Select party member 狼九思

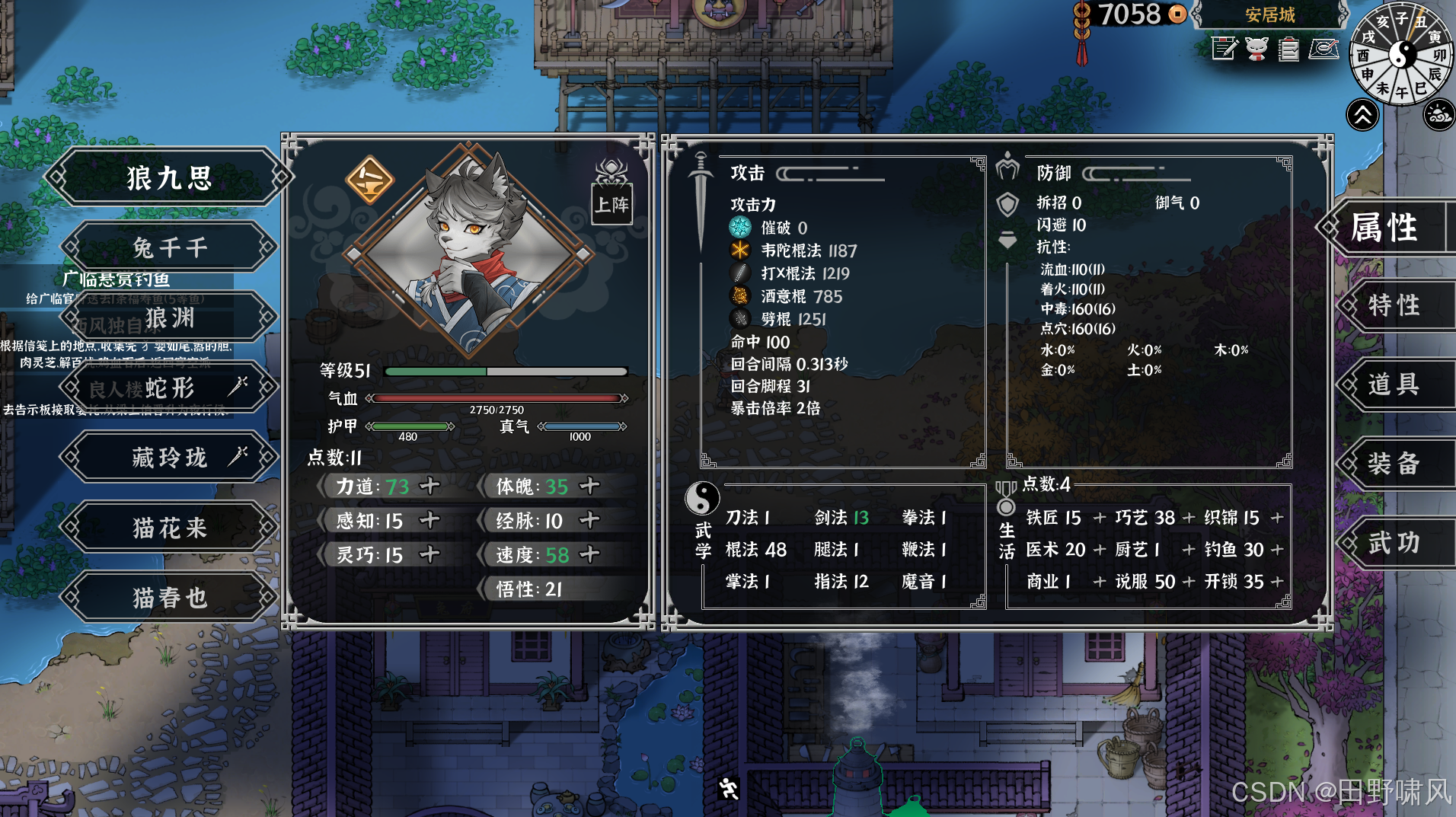(169, 177)
